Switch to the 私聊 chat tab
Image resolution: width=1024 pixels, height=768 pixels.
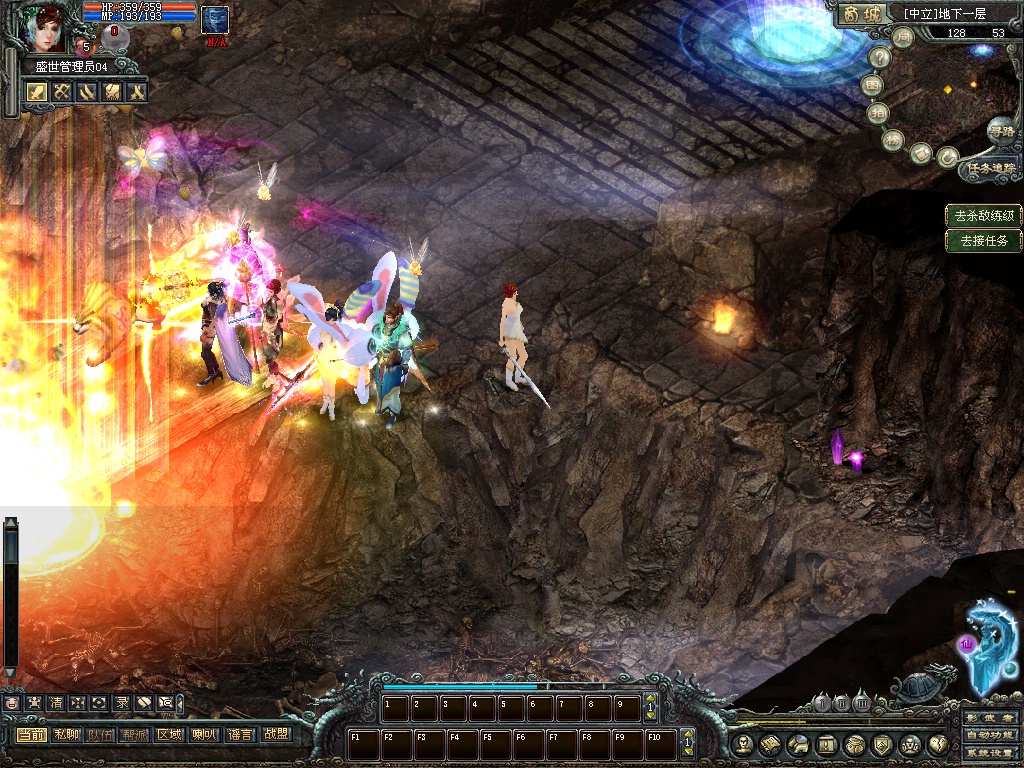tap(66, 735)
